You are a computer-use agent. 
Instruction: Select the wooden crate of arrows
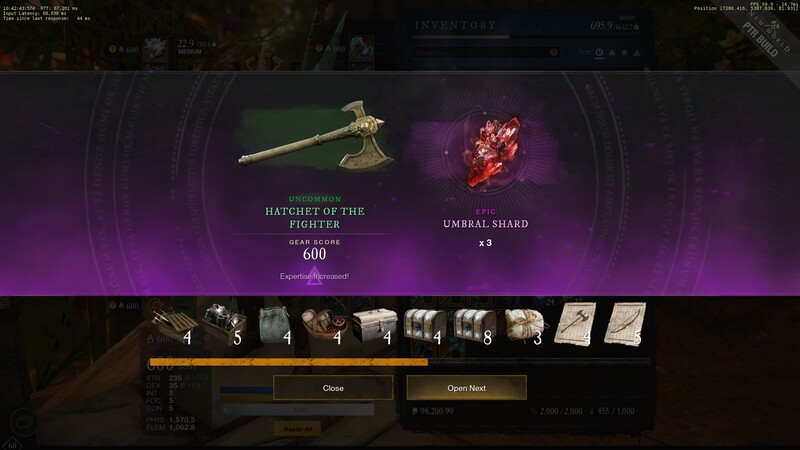tap(172, 325)
